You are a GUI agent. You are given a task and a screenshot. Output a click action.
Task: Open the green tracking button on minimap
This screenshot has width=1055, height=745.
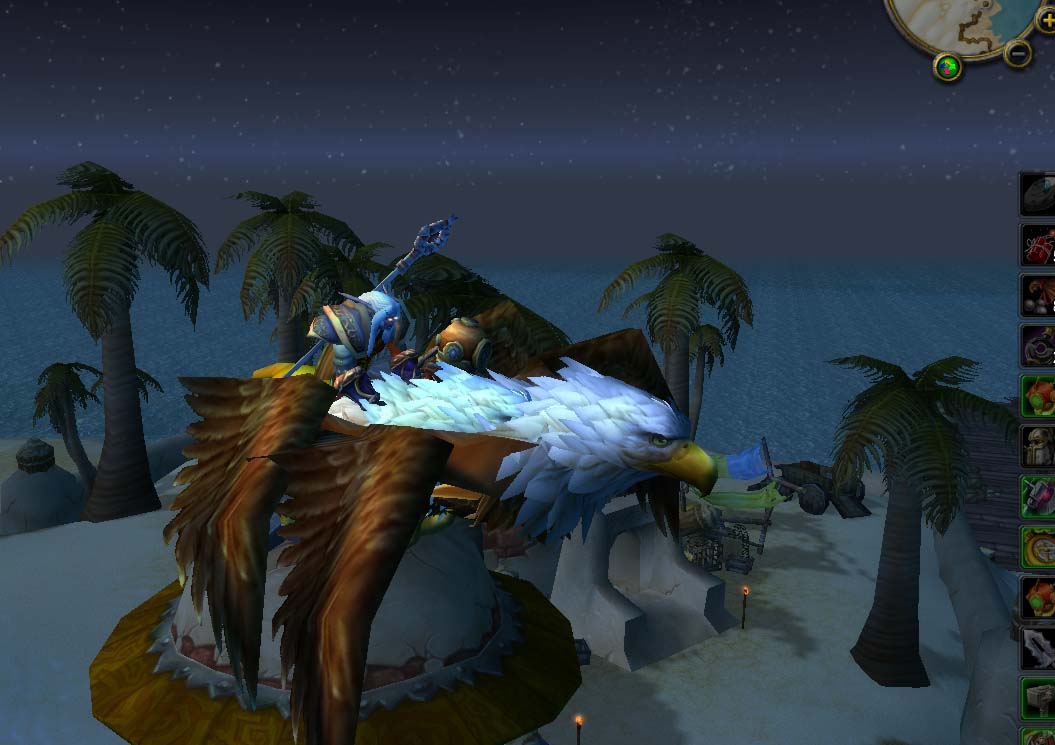948,67
